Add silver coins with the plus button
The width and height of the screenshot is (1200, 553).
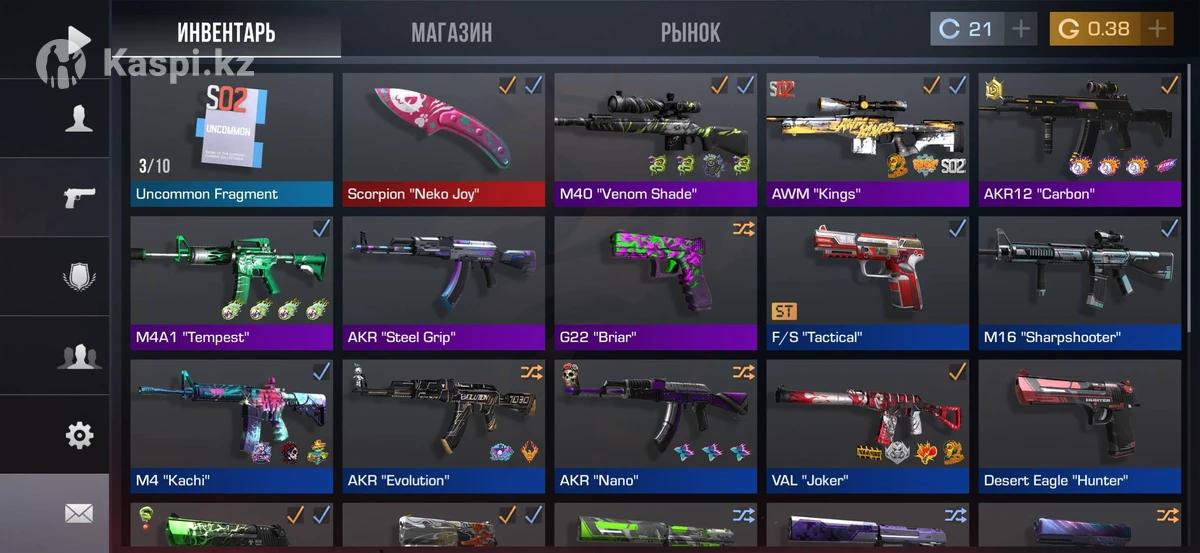(1020, 29)
